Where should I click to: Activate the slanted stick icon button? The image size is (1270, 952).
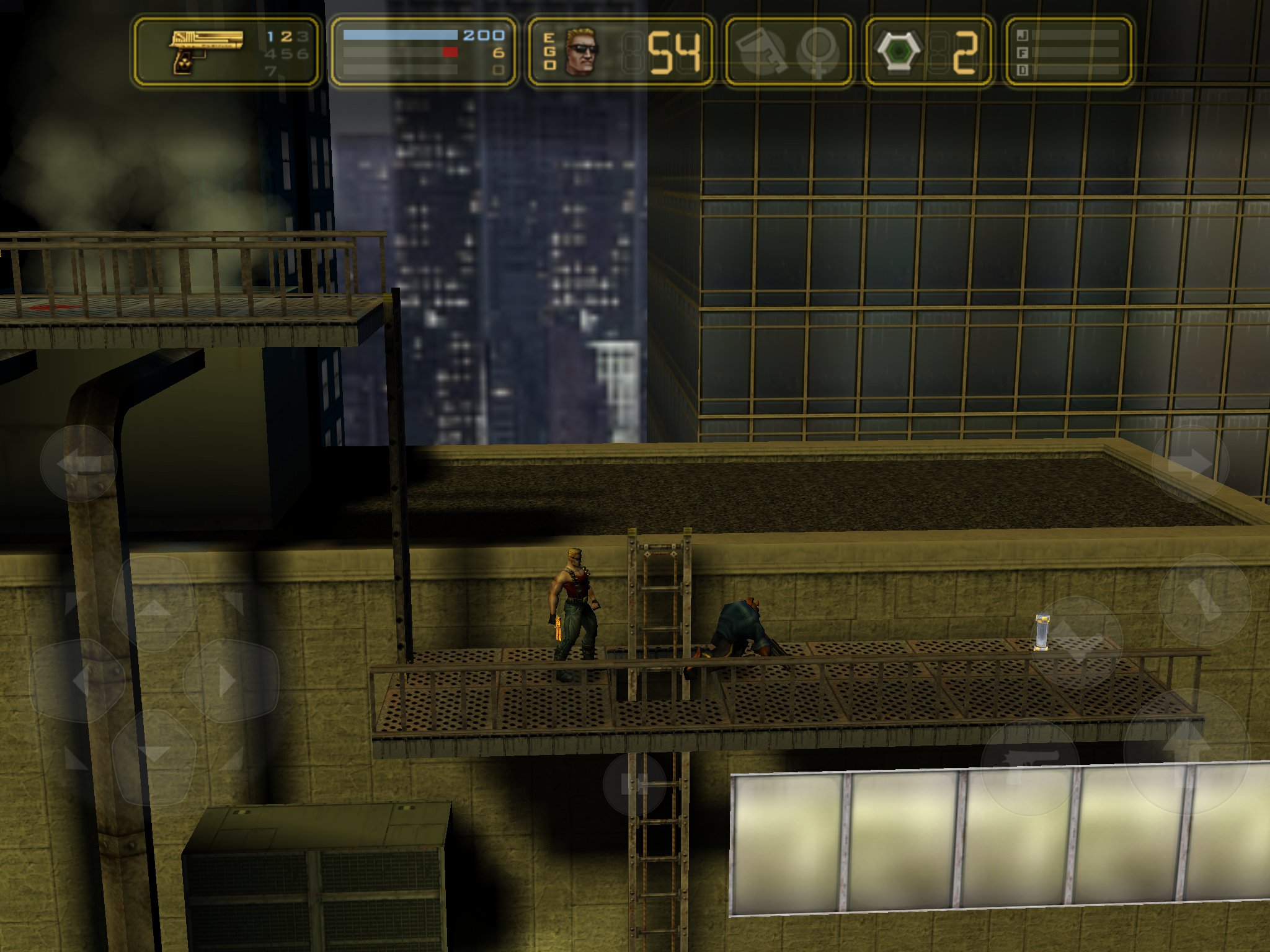(1204, 599)
